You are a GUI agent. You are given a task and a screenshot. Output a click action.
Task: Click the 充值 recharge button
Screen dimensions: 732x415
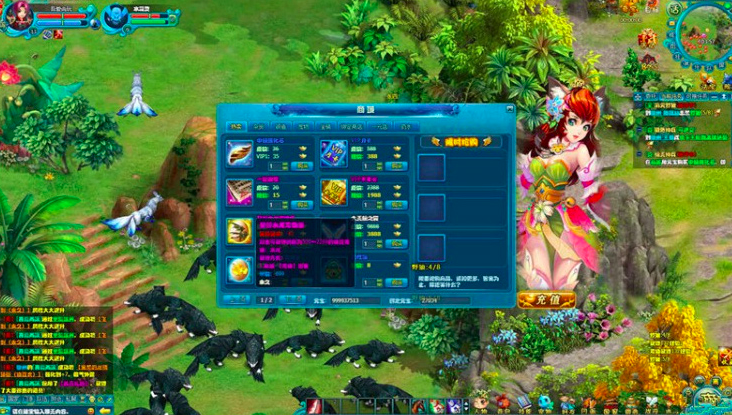[547, 299]
